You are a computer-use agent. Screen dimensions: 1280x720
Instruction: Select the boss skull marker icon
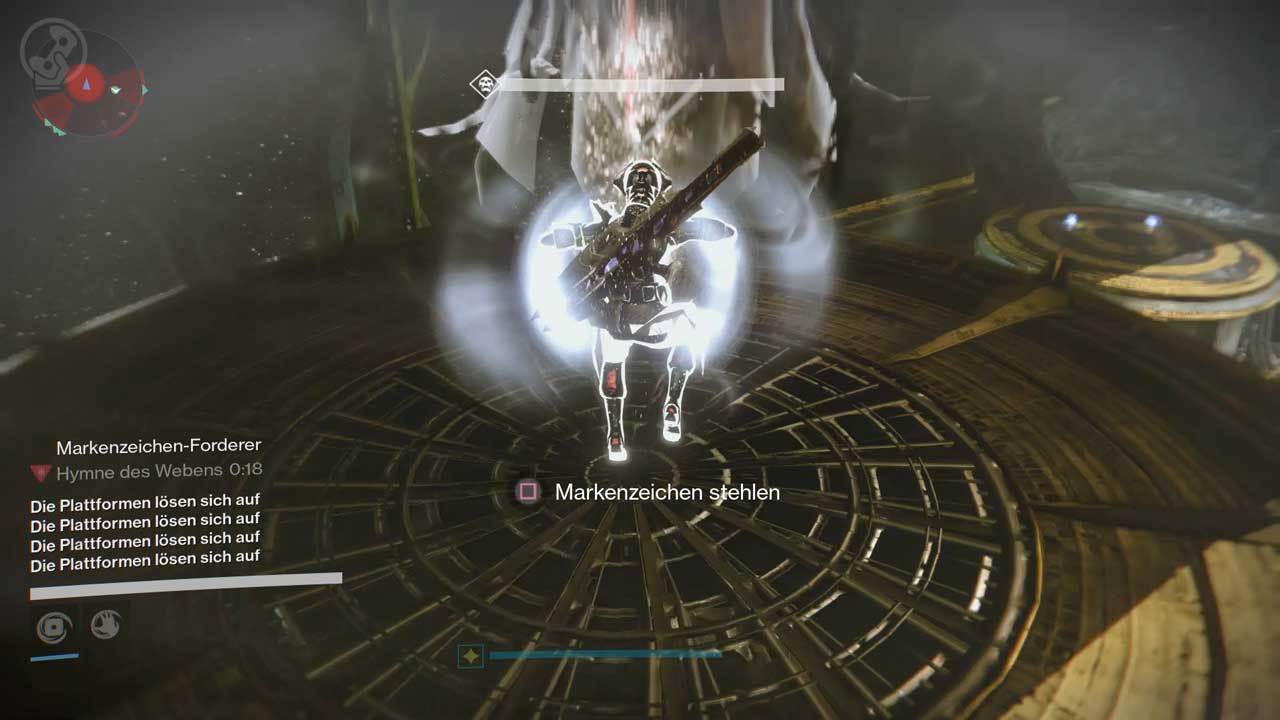pos(483,84)
